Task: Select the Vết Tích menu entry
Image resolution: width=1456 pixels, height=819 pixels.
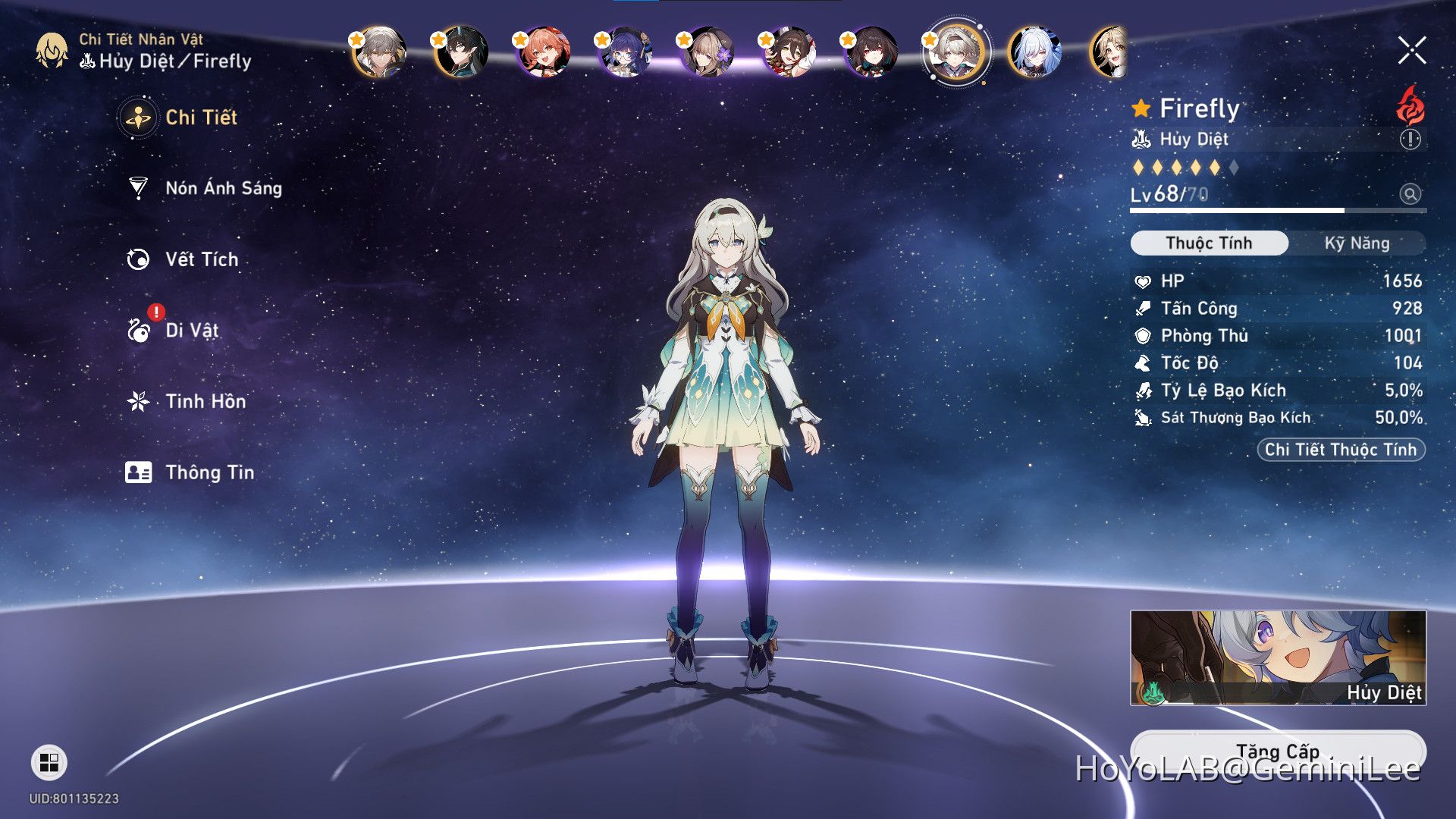Action: tap(201, 259)
